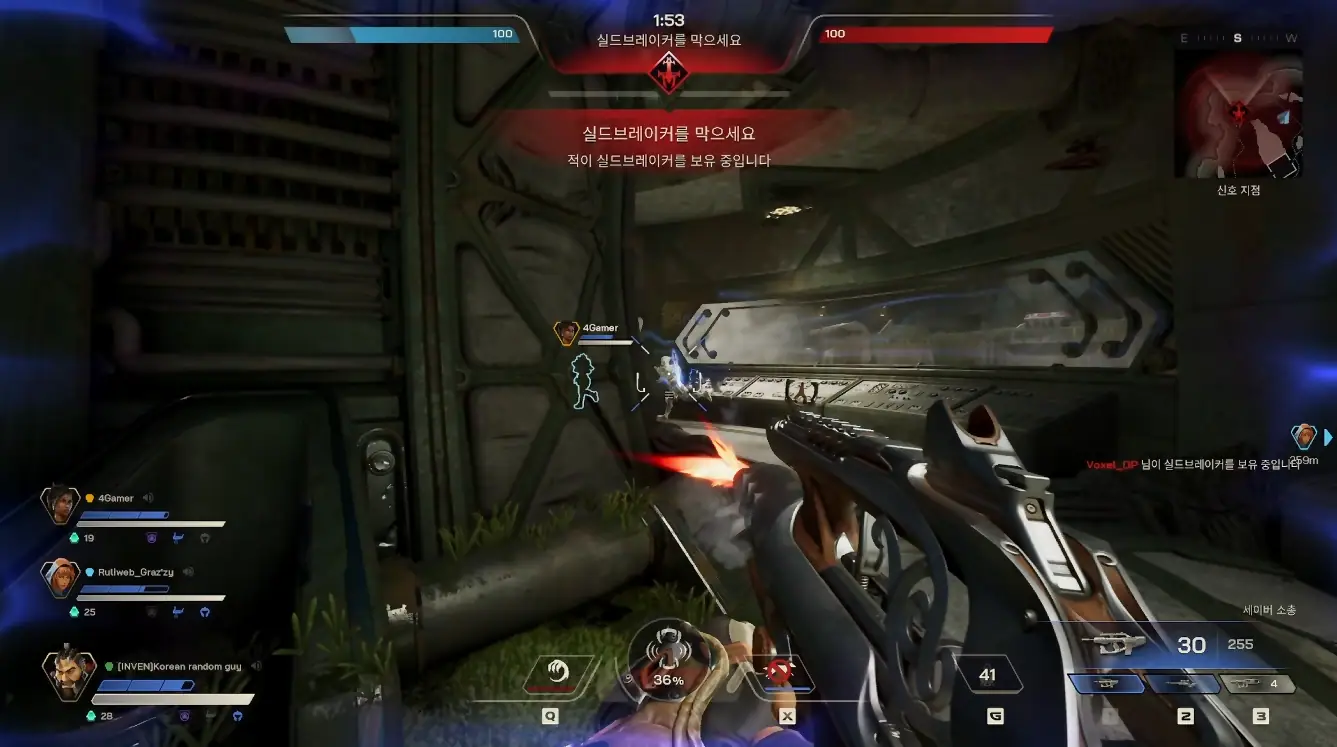Select 4Gamer's squad portrait
Viewport: 1337px width, 747px height.
point(59,505)
